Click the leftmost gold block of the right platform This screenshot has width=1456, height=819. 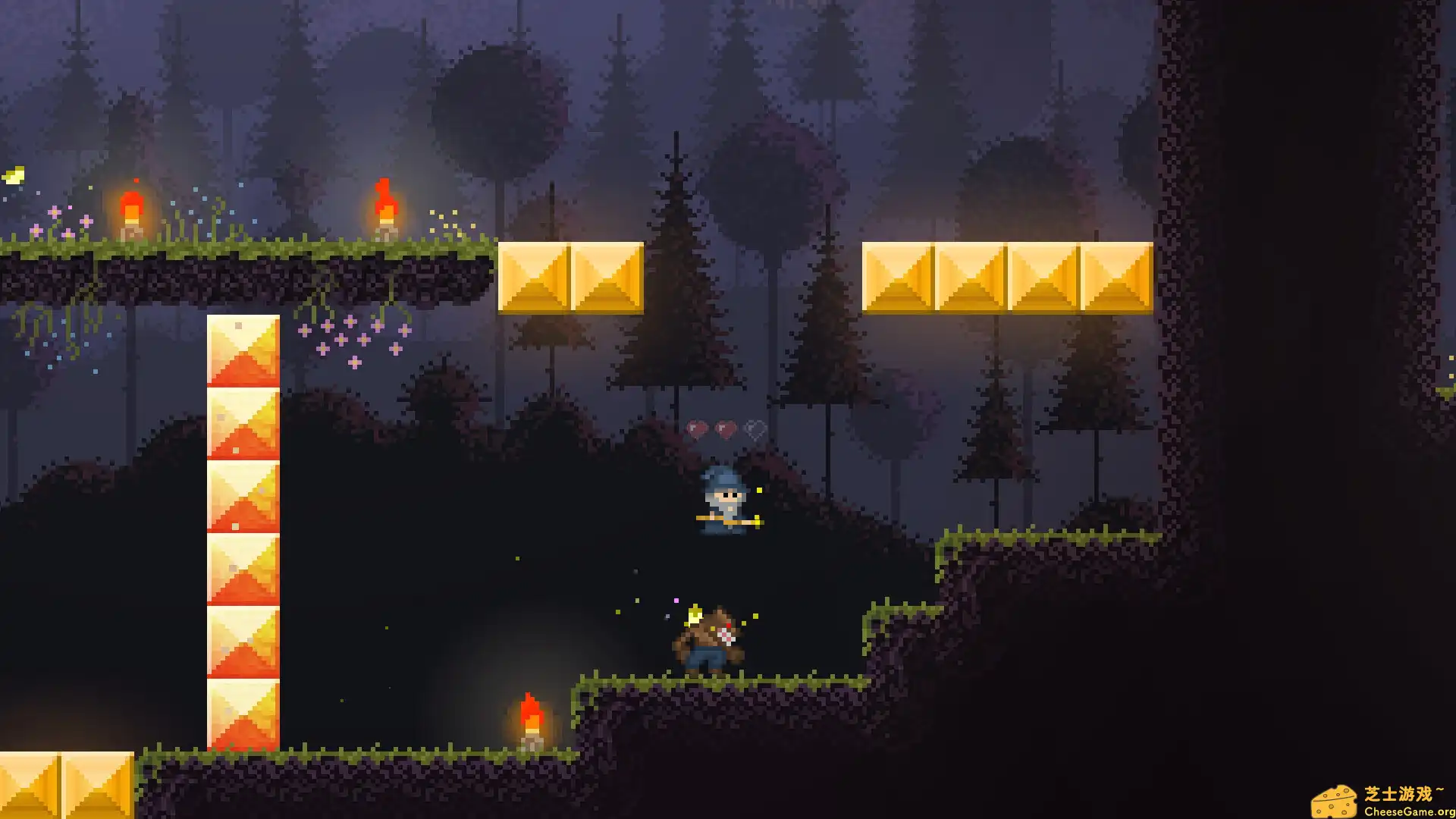(x=898, y=277)
